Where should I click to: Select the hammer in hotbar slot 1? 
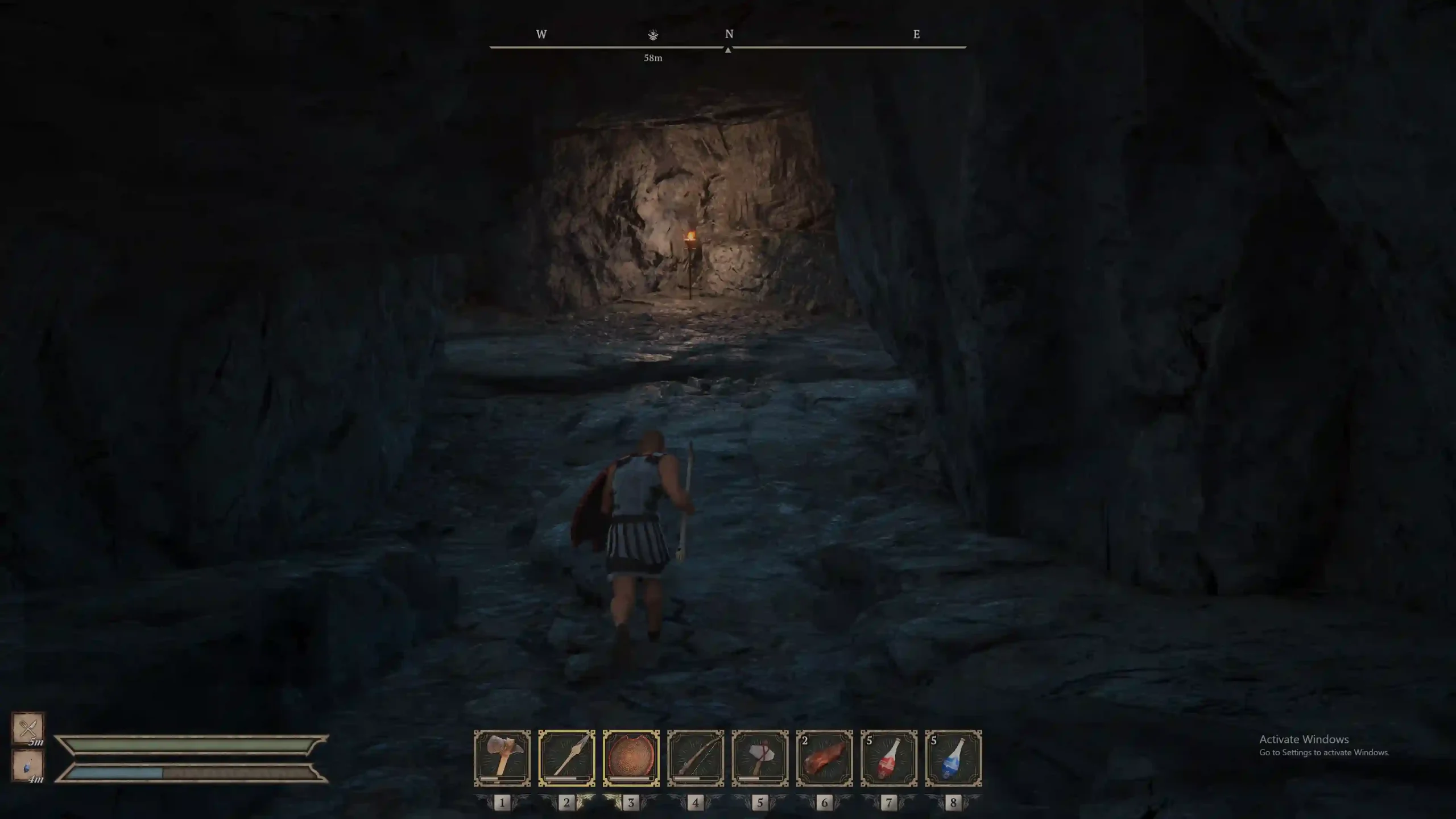[502, 758]
